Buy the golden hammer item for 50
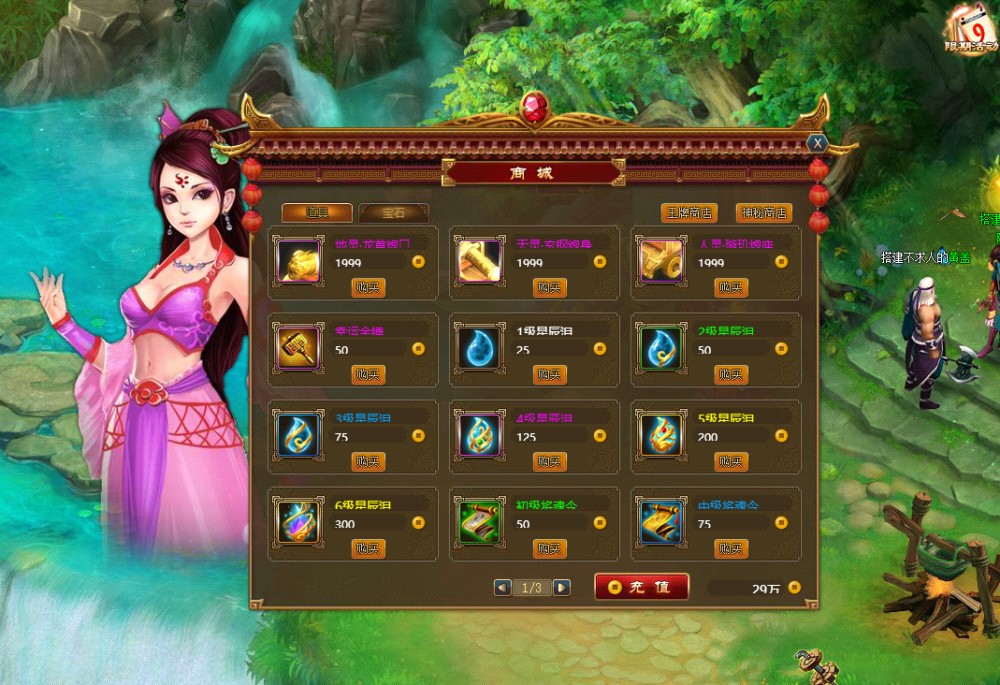 368,375
